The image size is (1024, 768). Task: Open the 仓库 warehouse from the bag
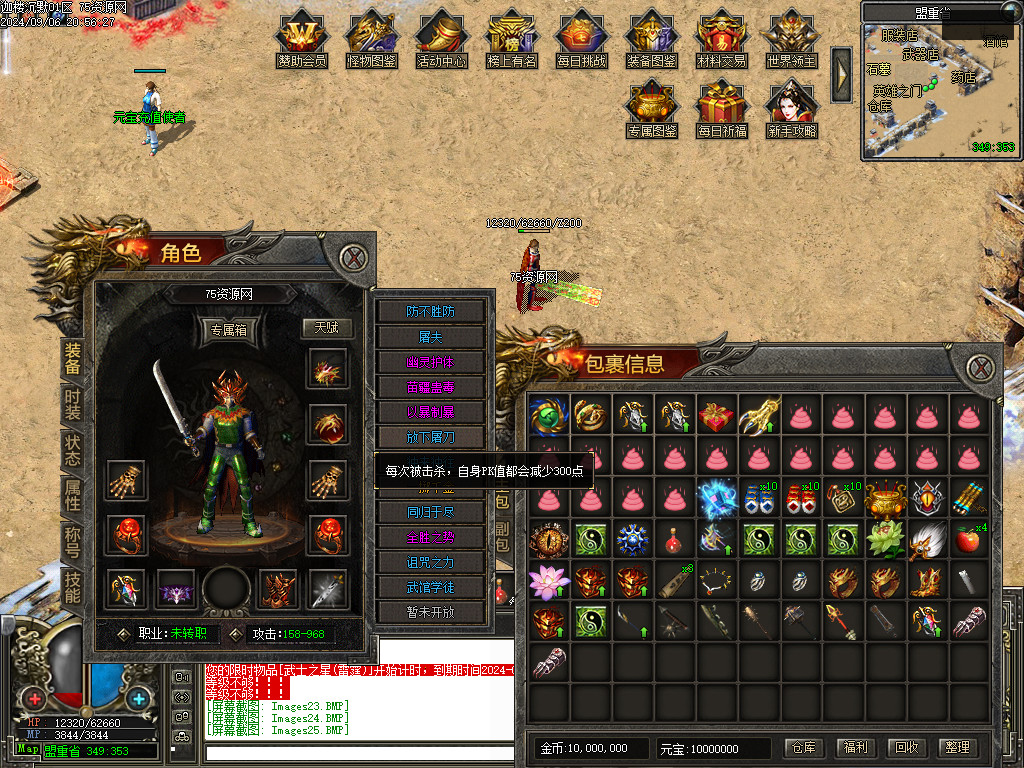[x=804, y=747]
